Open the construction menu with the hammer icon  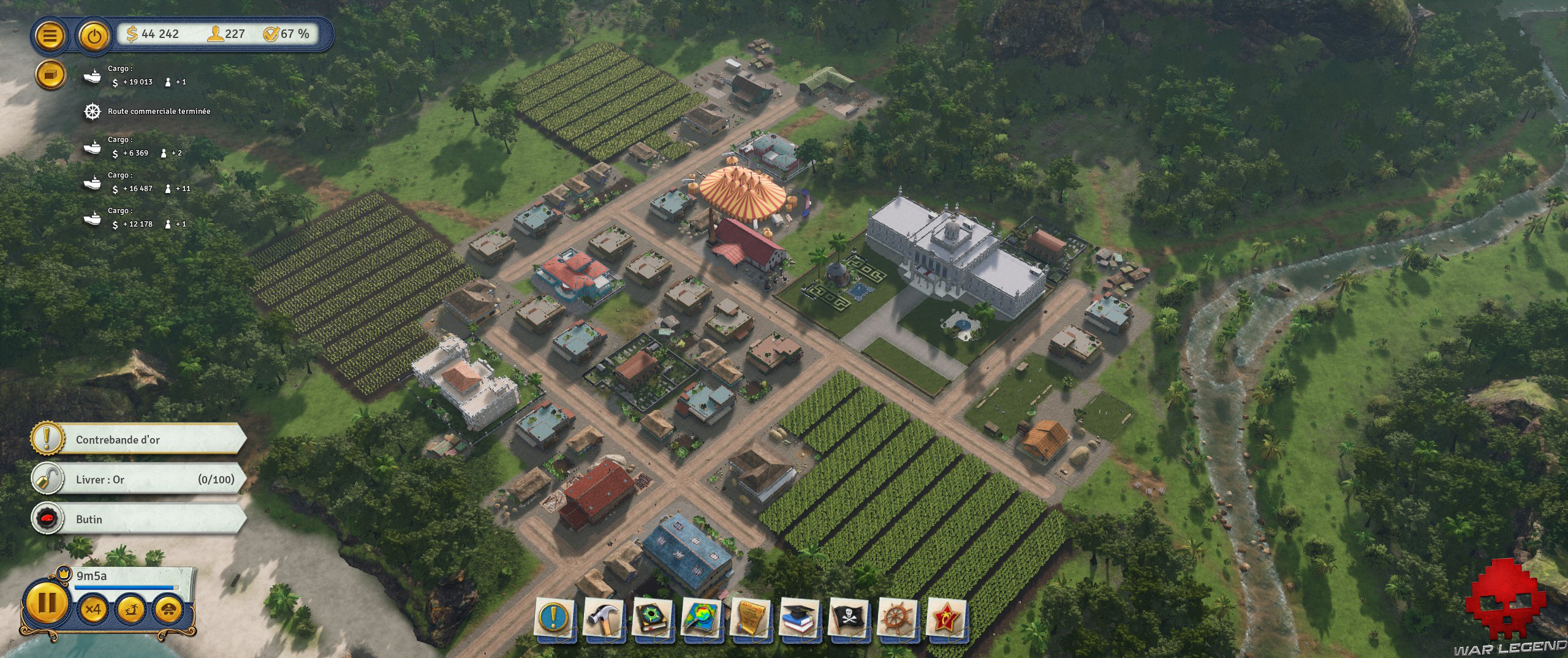click(x=602, y=618)
